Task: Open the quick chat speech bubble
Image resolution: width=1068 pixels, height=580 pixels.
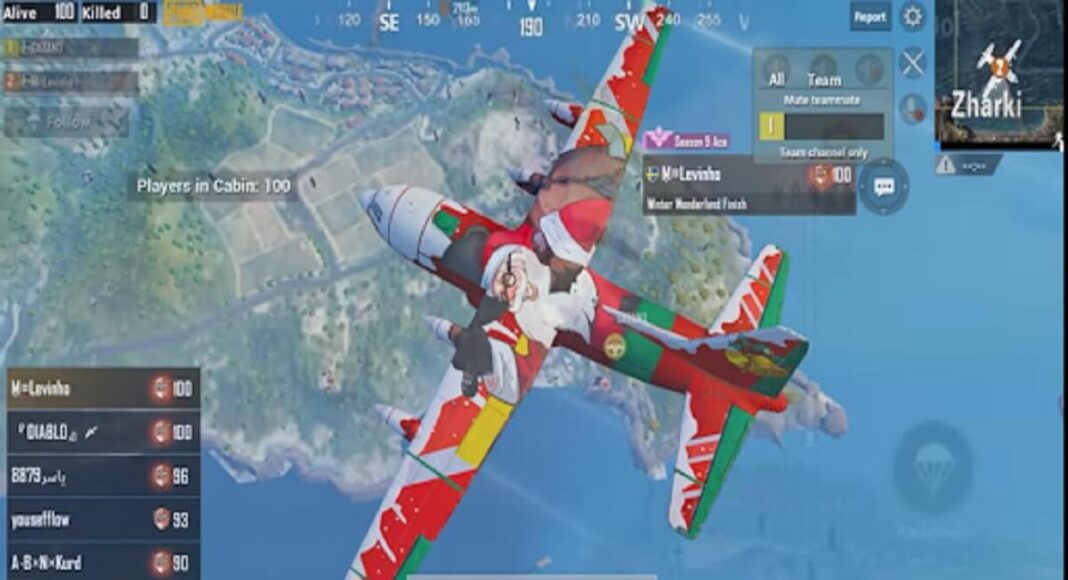Action: point(884,186)
